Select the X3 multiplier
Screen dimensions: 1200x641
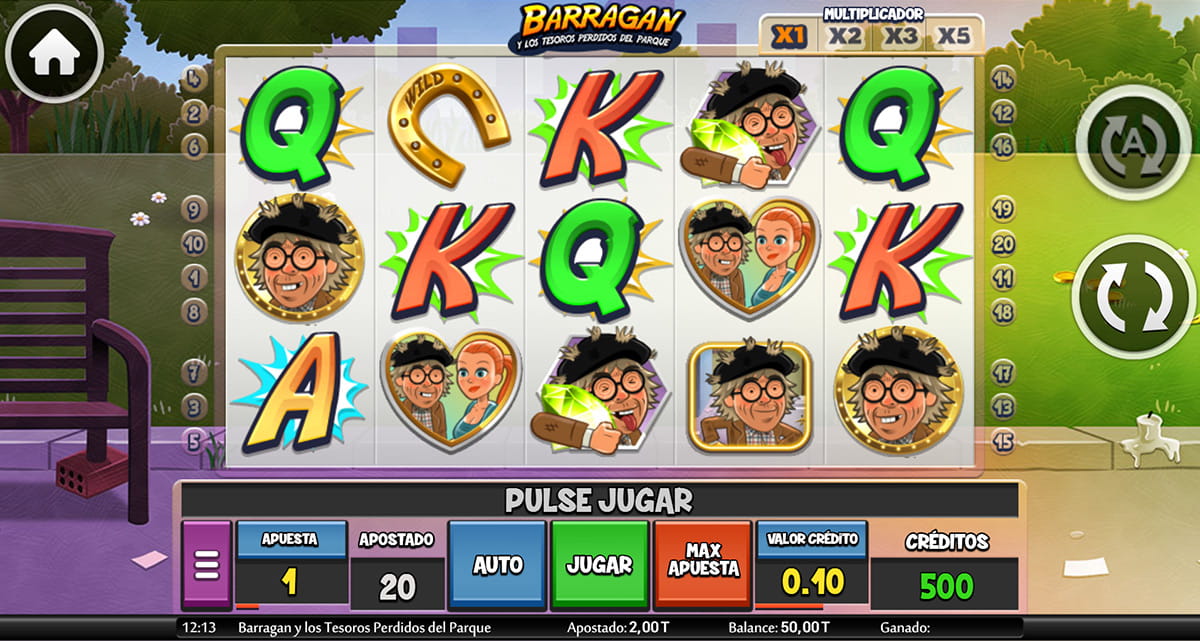(x=900, y=36)
